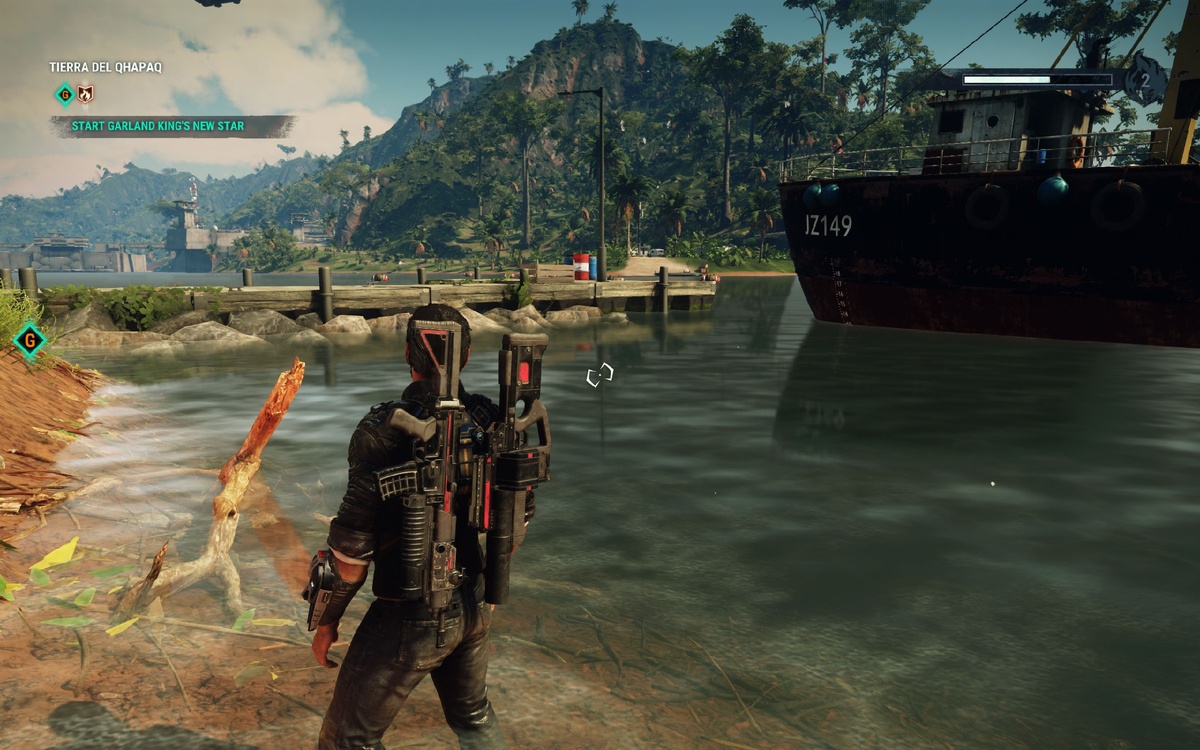
Task: Click the brown flame shield icon
Action: [86, 95]
